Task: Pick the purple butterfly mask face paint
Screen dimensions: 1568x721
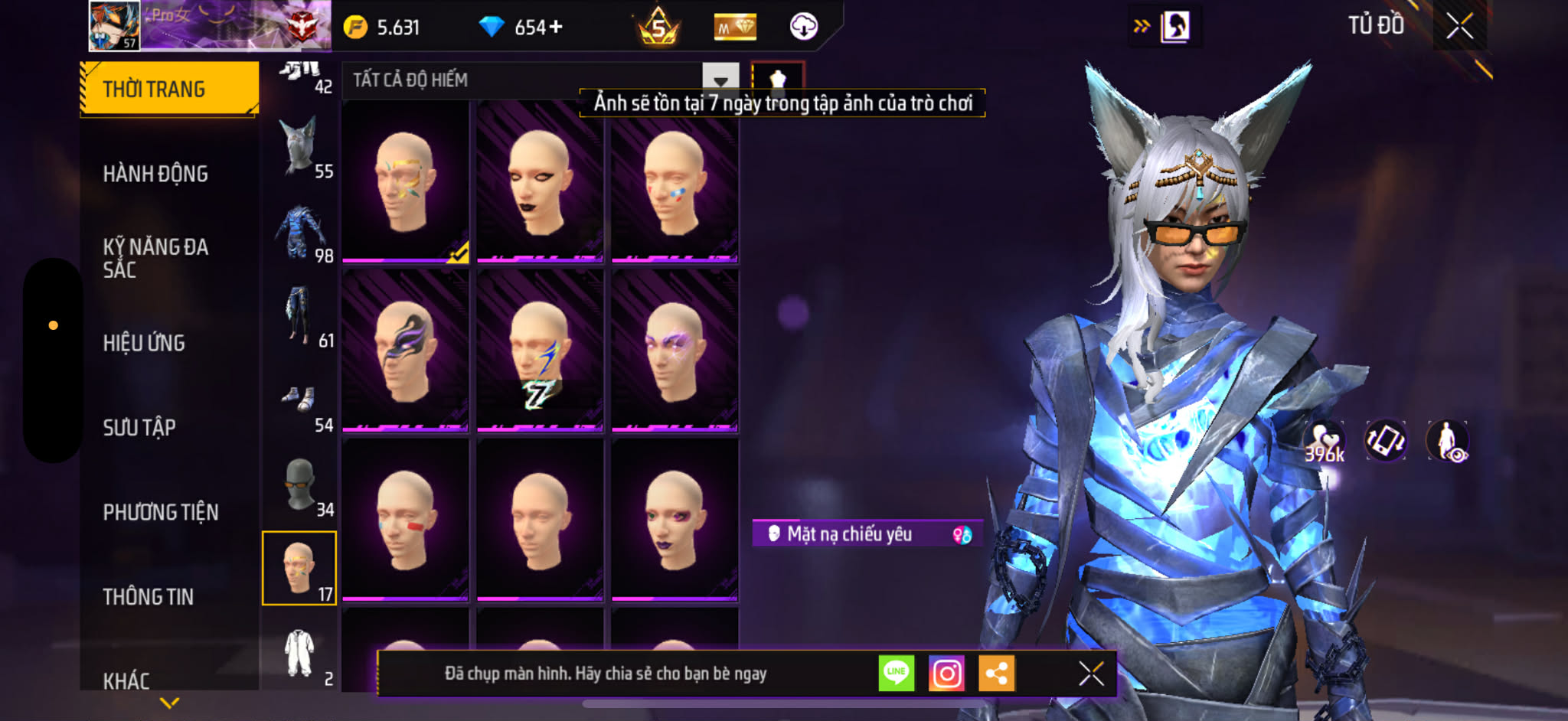Action: [405, 351]
